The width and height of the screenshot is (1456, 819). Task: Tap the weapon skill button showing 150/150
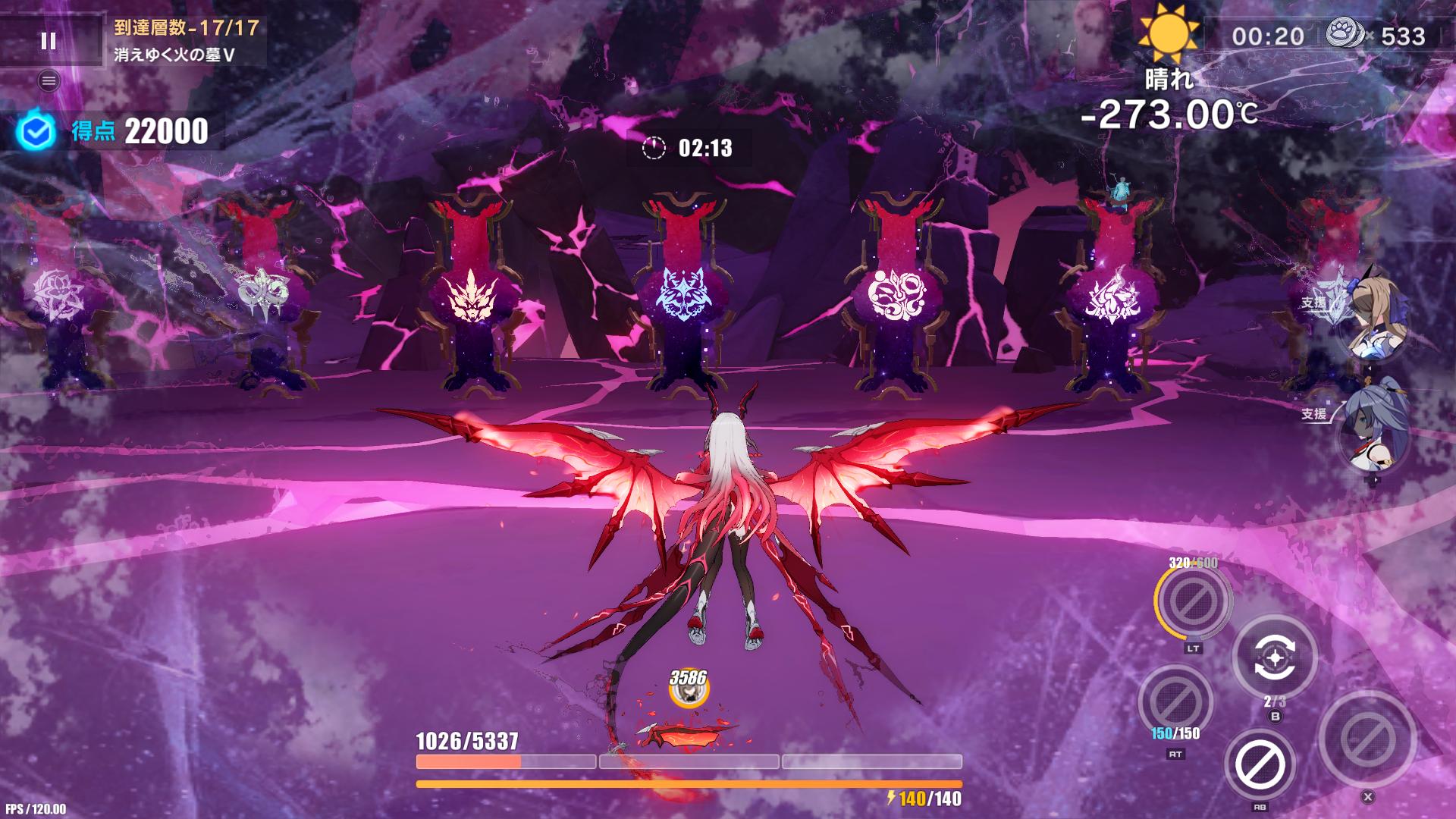(x=1175, y=702)
